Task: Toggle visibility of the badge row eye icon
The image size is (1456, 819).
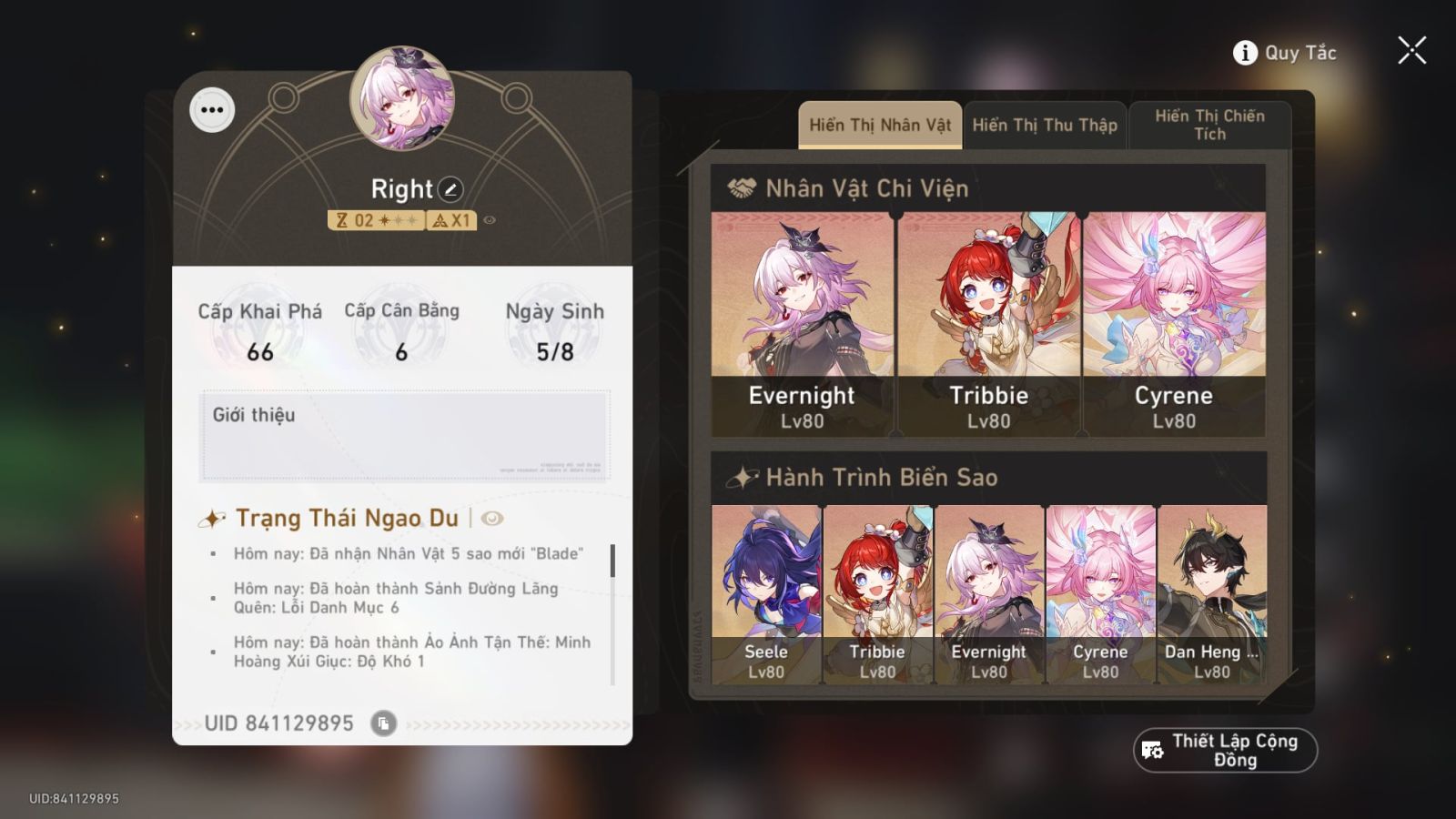Action: pos(490,218)
